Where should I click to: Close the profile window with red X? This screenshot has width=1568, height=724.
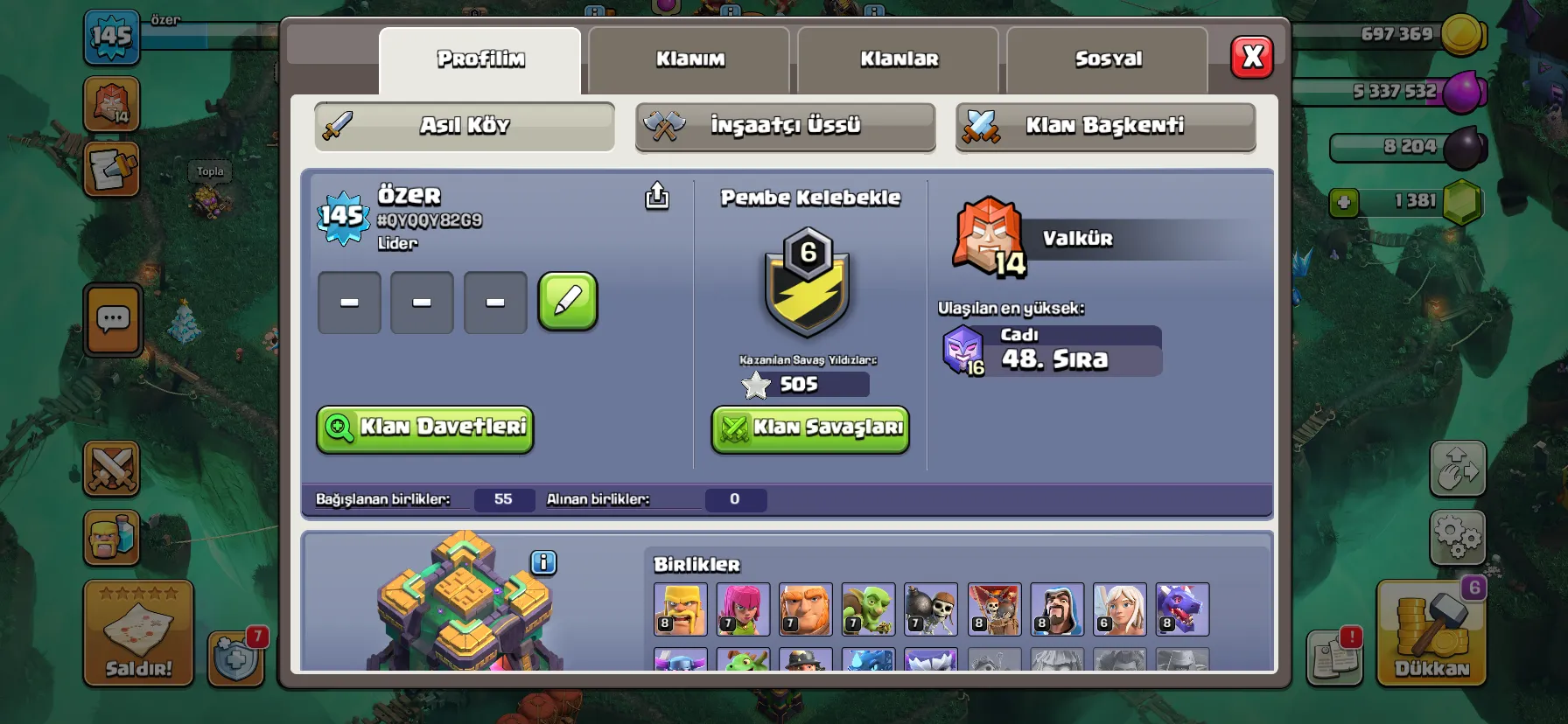(1252, 58)
